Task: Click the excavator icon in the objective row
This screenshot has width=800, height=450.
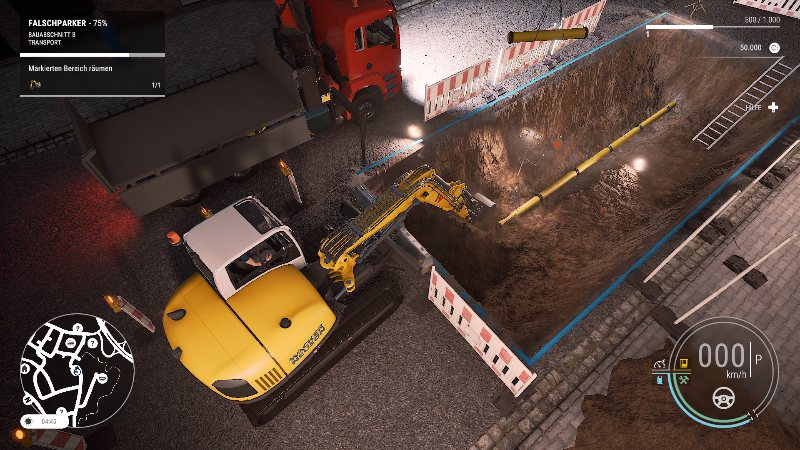Action: [36, 86]
